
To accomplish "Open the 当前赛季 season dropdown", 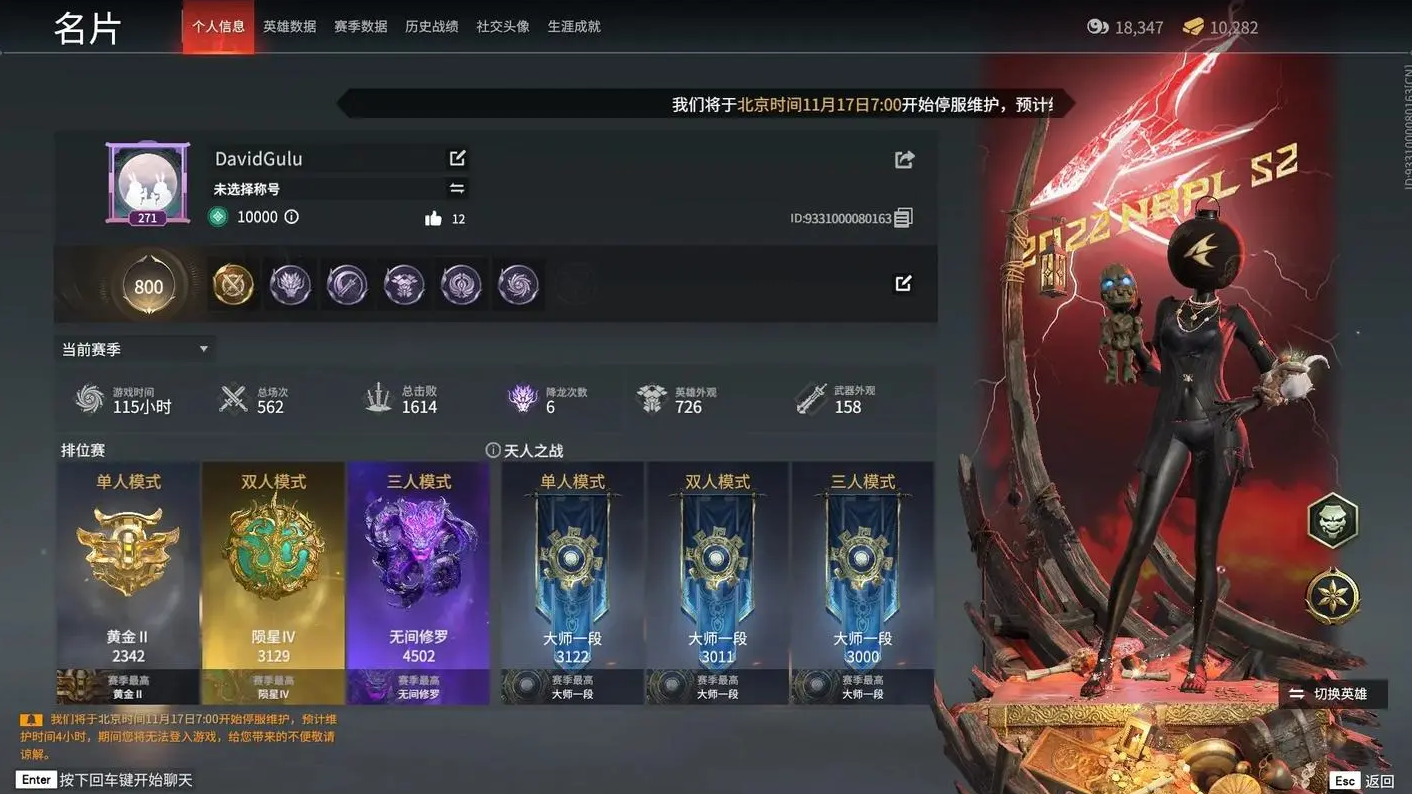I will pos(135,349).
